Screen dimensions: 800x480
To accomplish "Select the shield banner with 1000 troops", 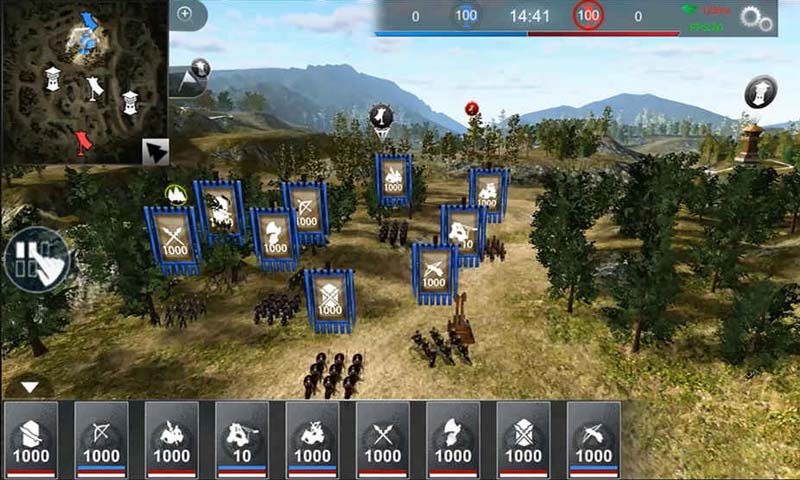I will pos(330,300).
